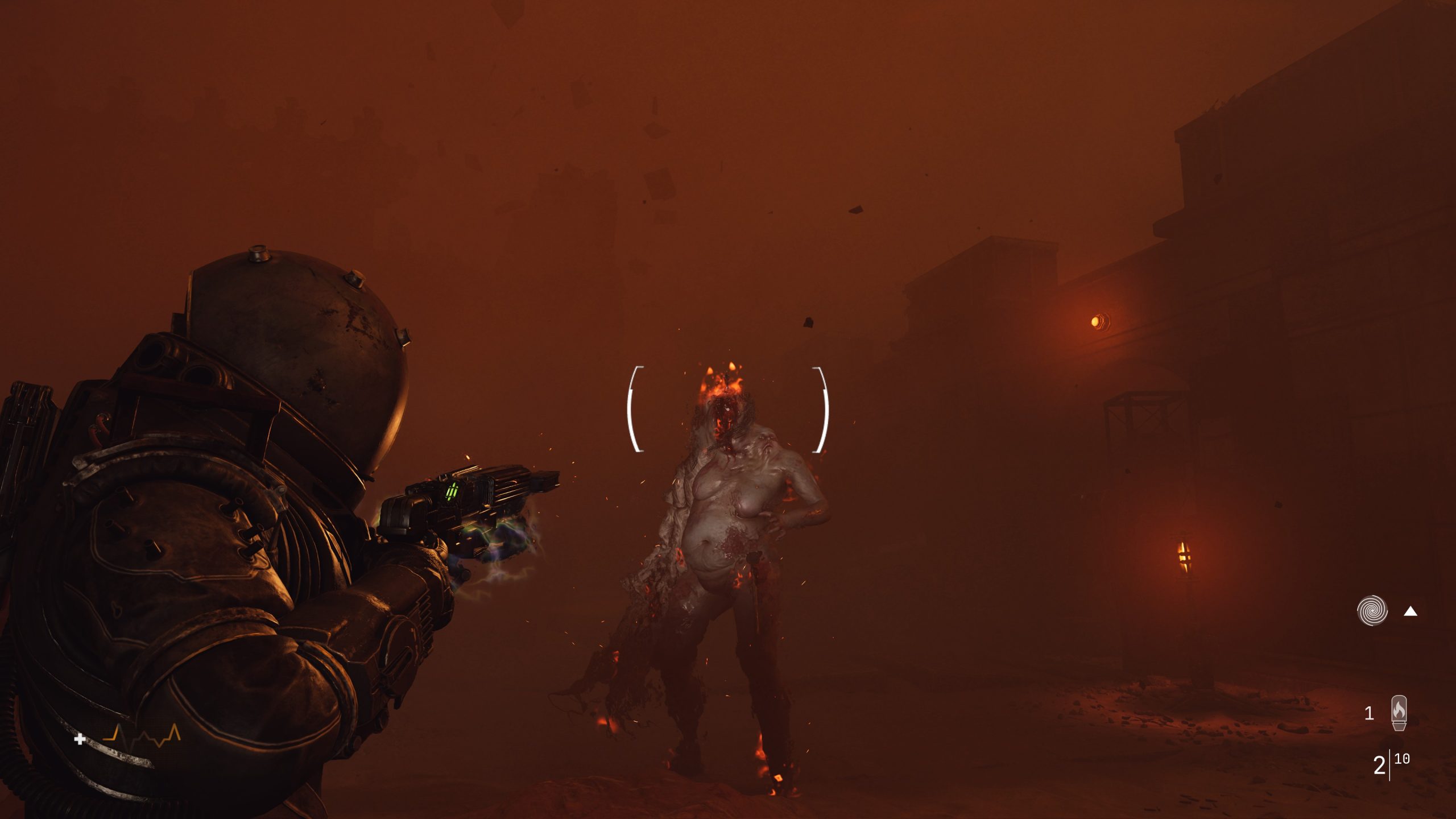Screen dimensions: 1456x819
Task: Select the throwable count showing 1
Action: click(x=1370, y=713)
